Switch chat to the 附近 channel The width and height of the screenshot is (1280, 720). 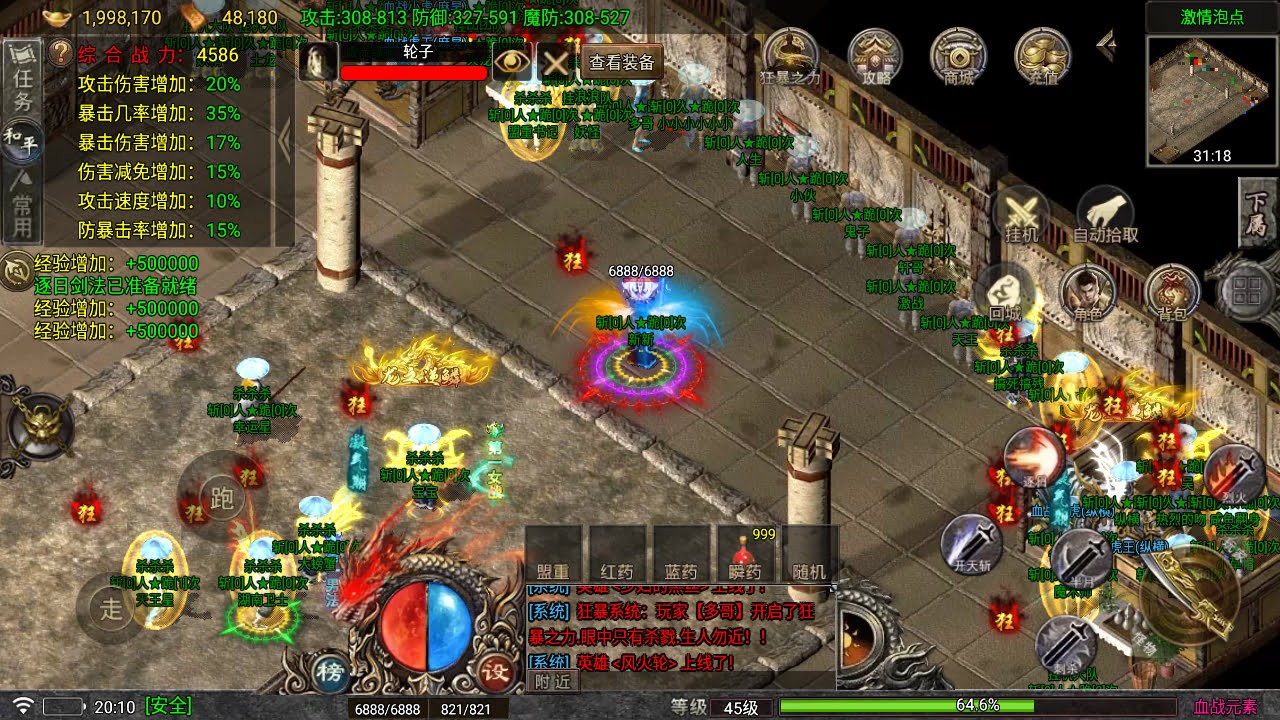tap(552, 681)
